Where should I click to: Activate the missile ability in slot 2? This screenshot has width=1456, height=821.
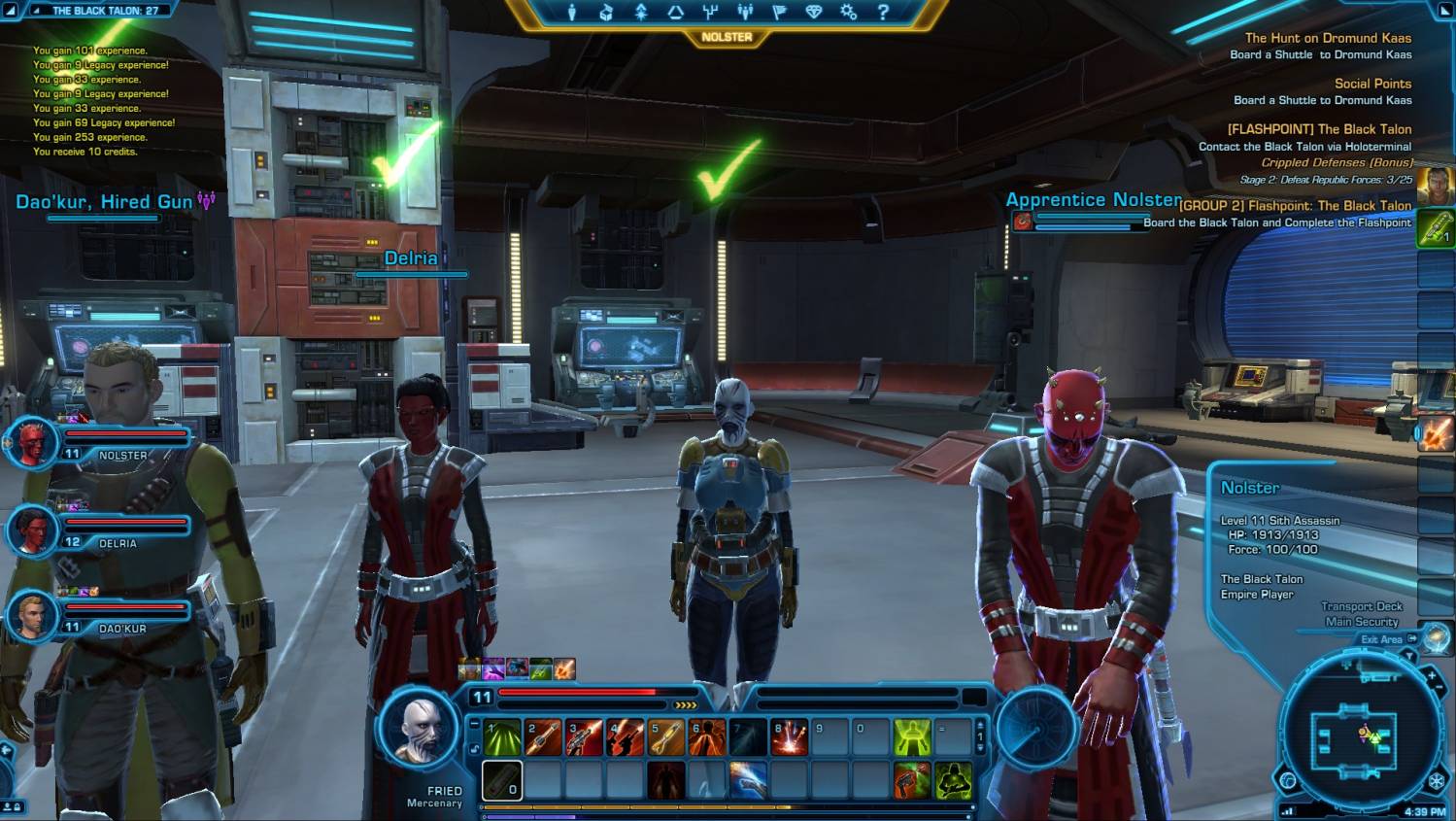point(543,738)
